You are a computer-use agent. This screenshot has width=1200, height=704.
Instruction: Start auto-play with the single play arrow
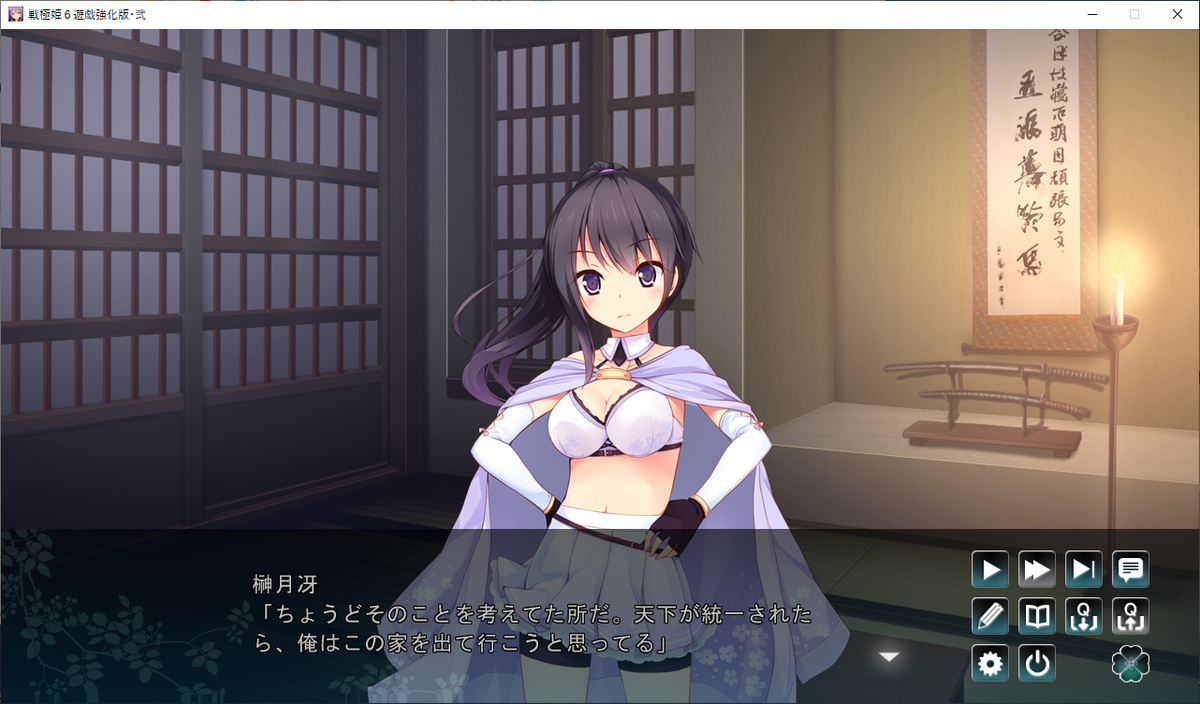[x=990, y=570]
